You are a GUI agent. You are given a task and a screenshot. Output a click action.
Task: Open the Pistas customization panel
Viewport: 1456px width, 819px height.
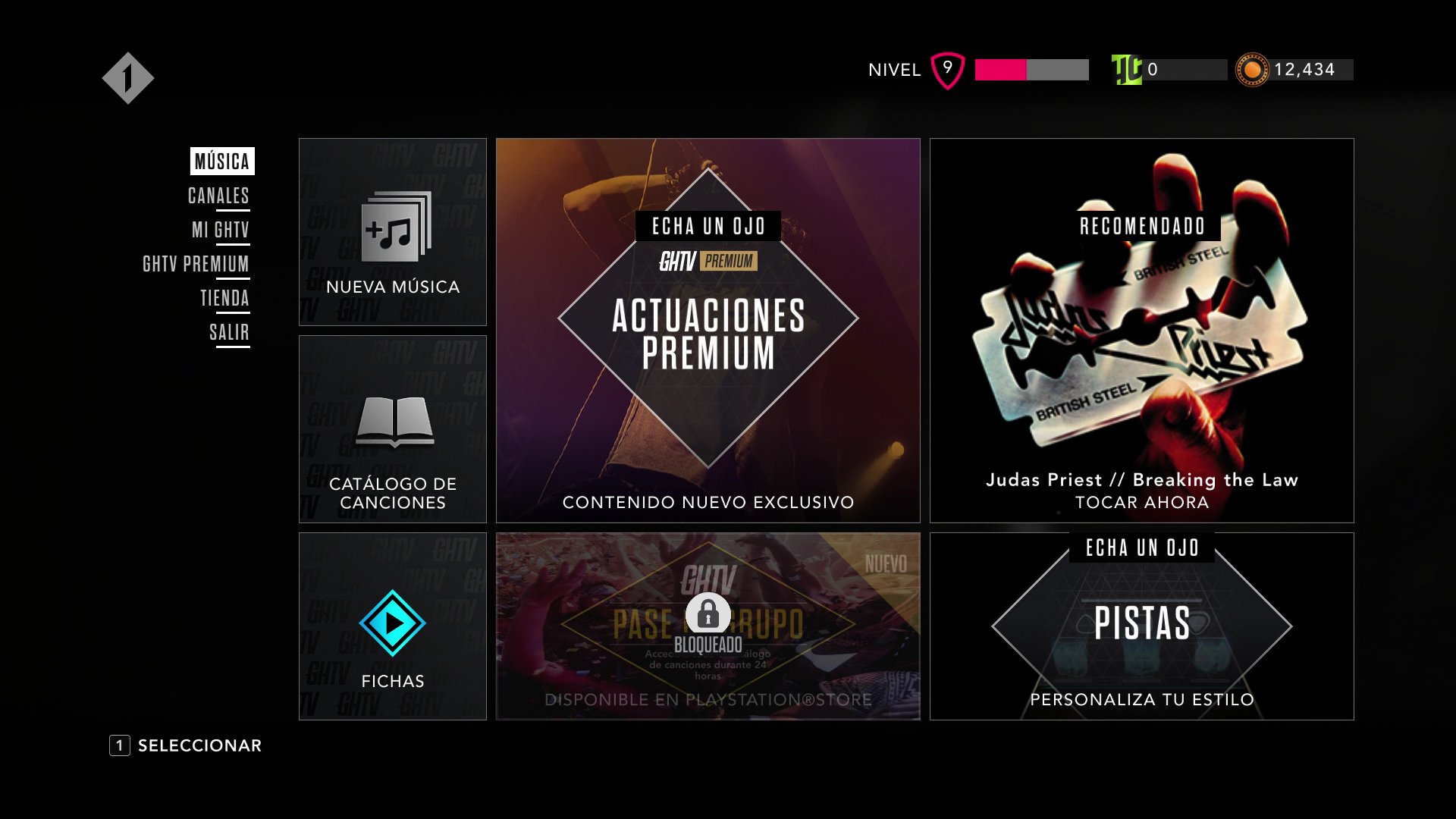(1141, 626)
